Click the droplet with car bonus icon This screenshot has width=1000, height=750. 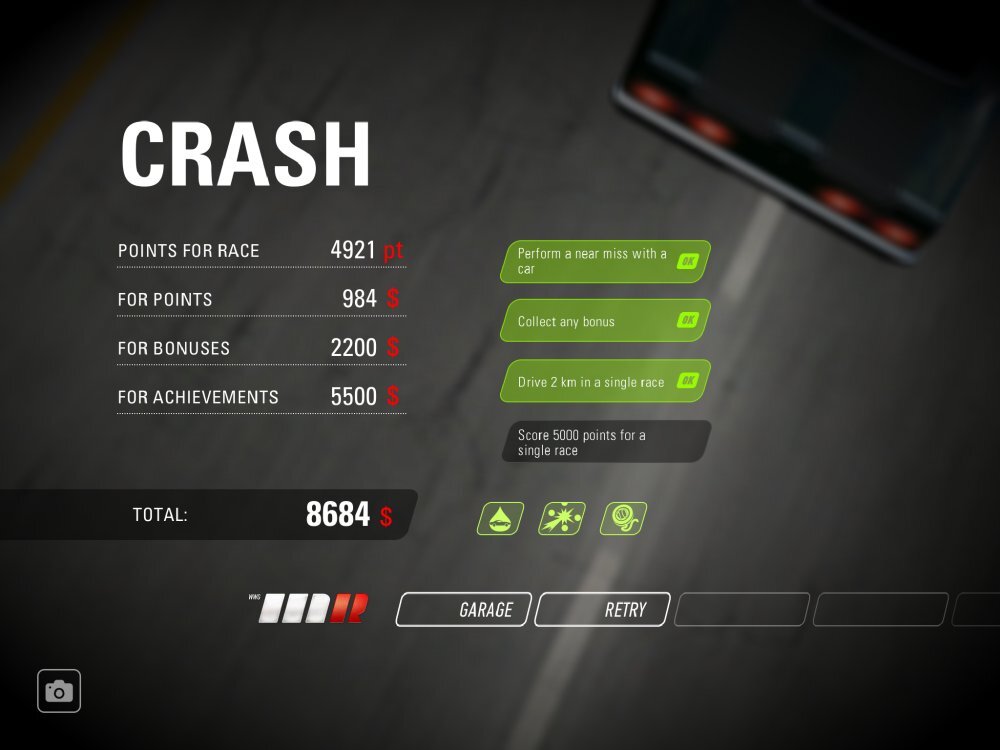pos(500,519)
